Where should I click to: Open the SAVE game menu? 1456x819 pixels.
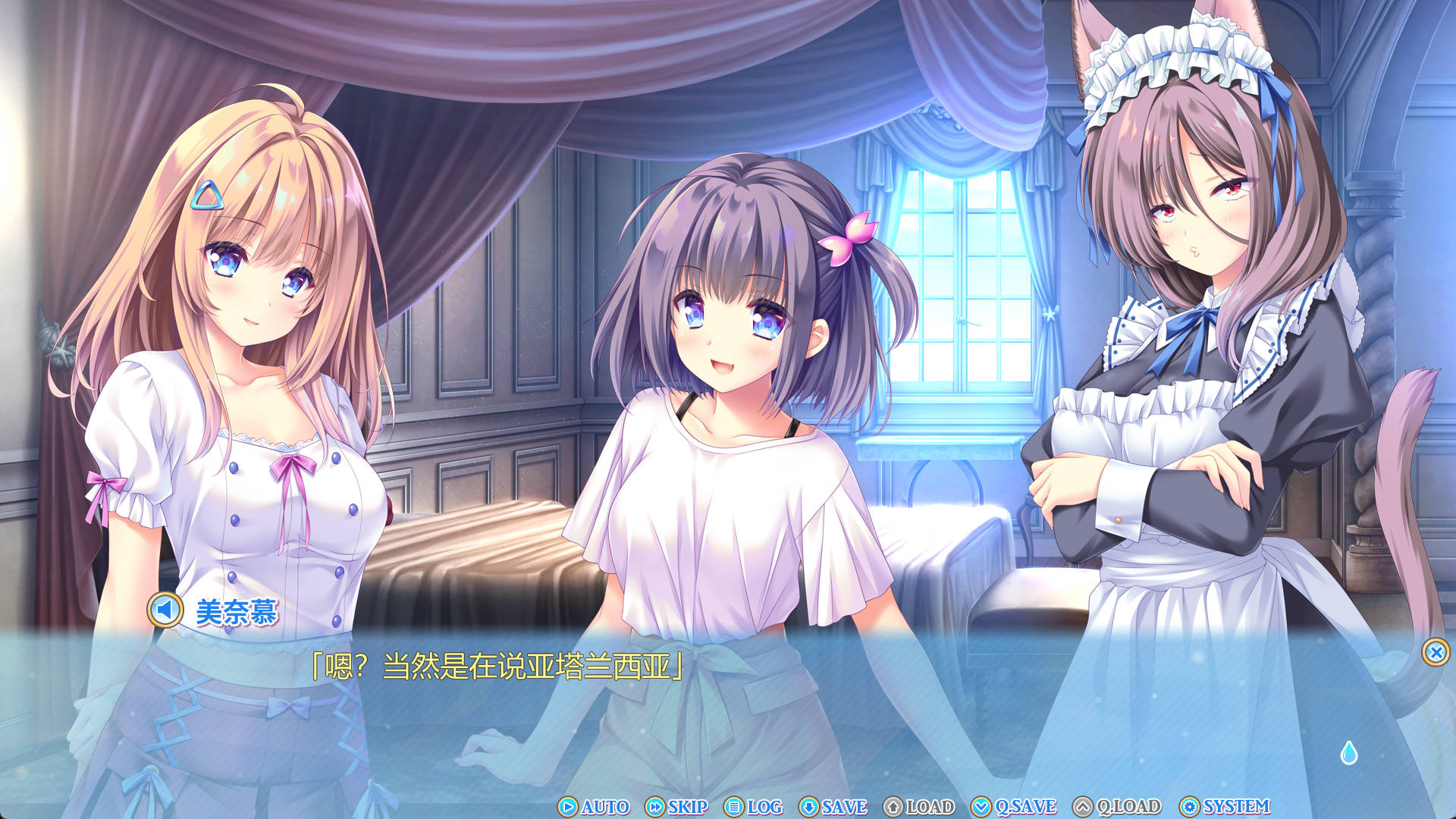[833, 807]
